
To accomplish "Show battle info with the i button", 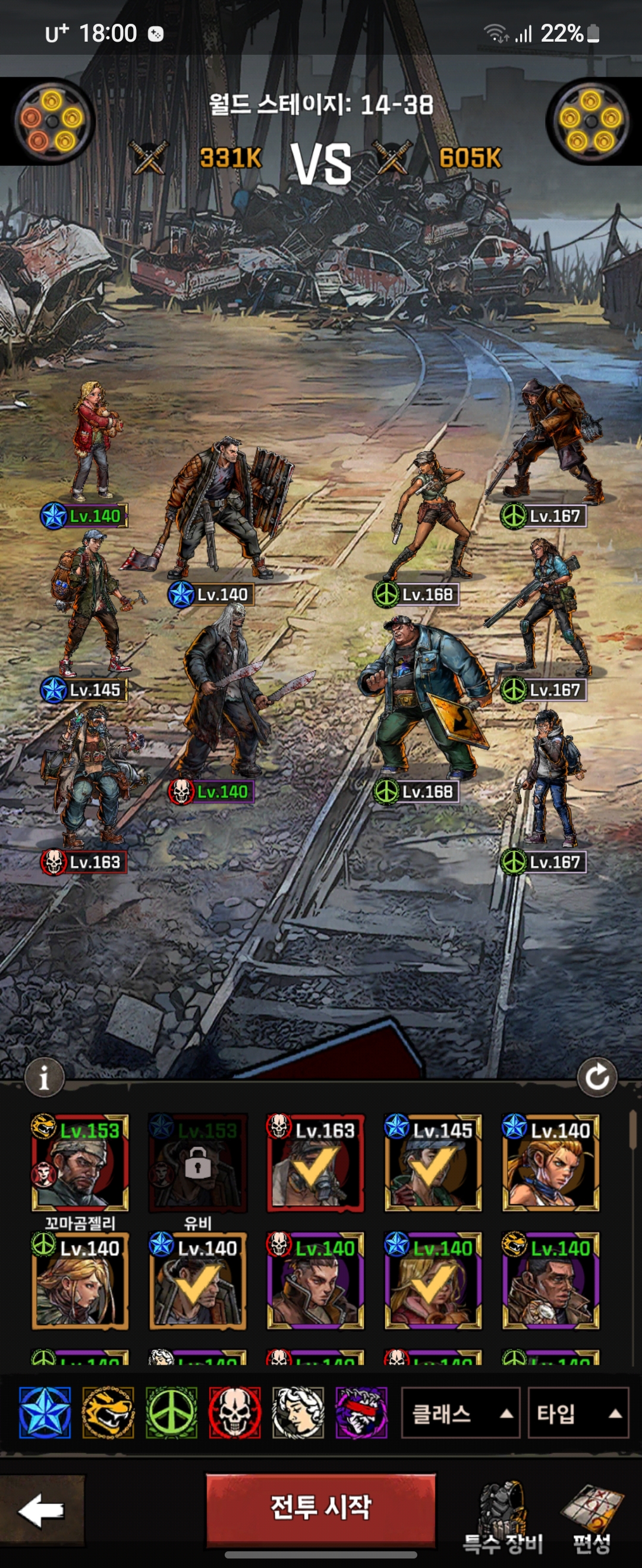I will tap(44, 1077).
